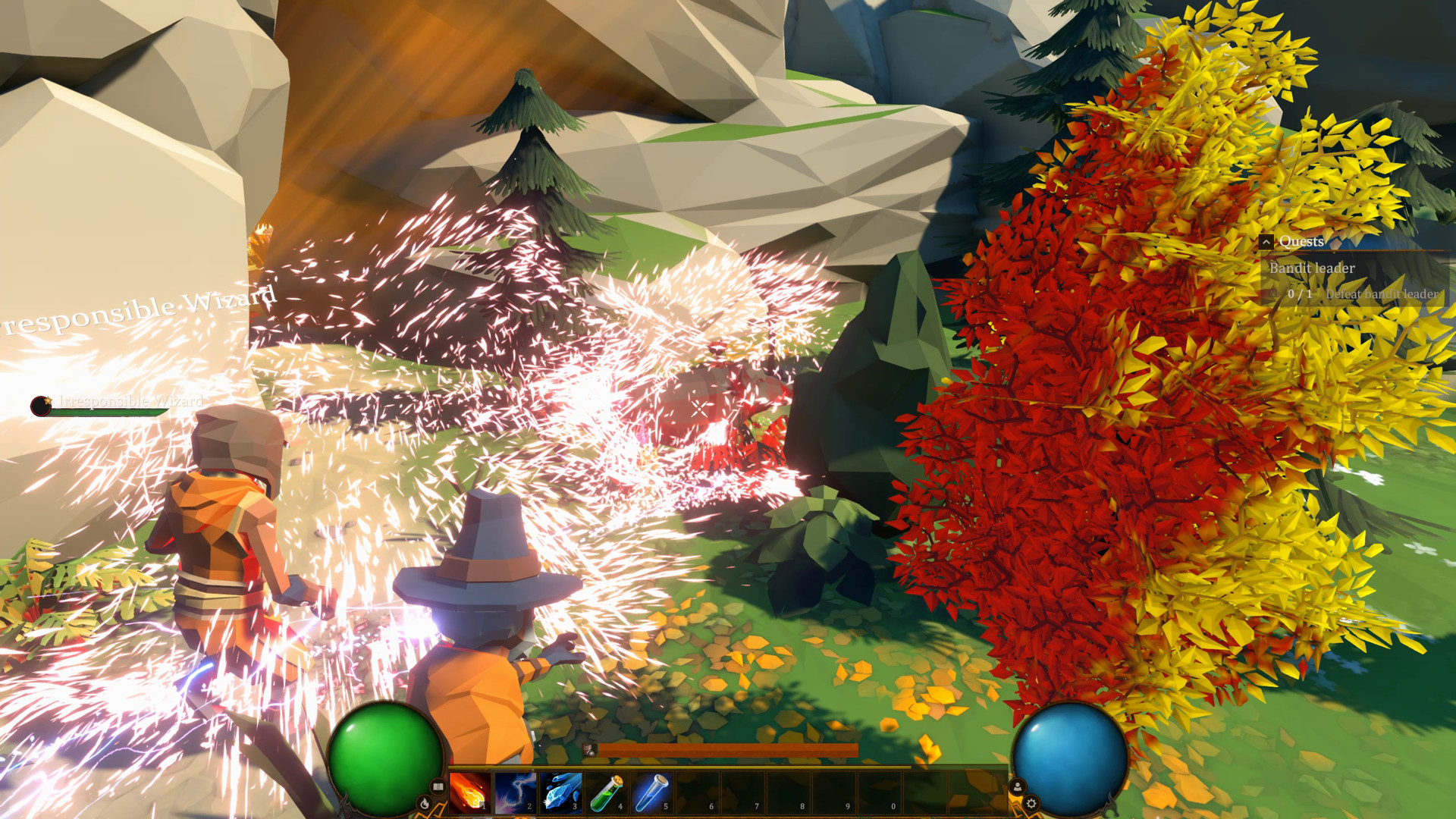Screen dimensions: 1456x819
Task: Click the flame element icon beside the health orb
Action: 425,804
